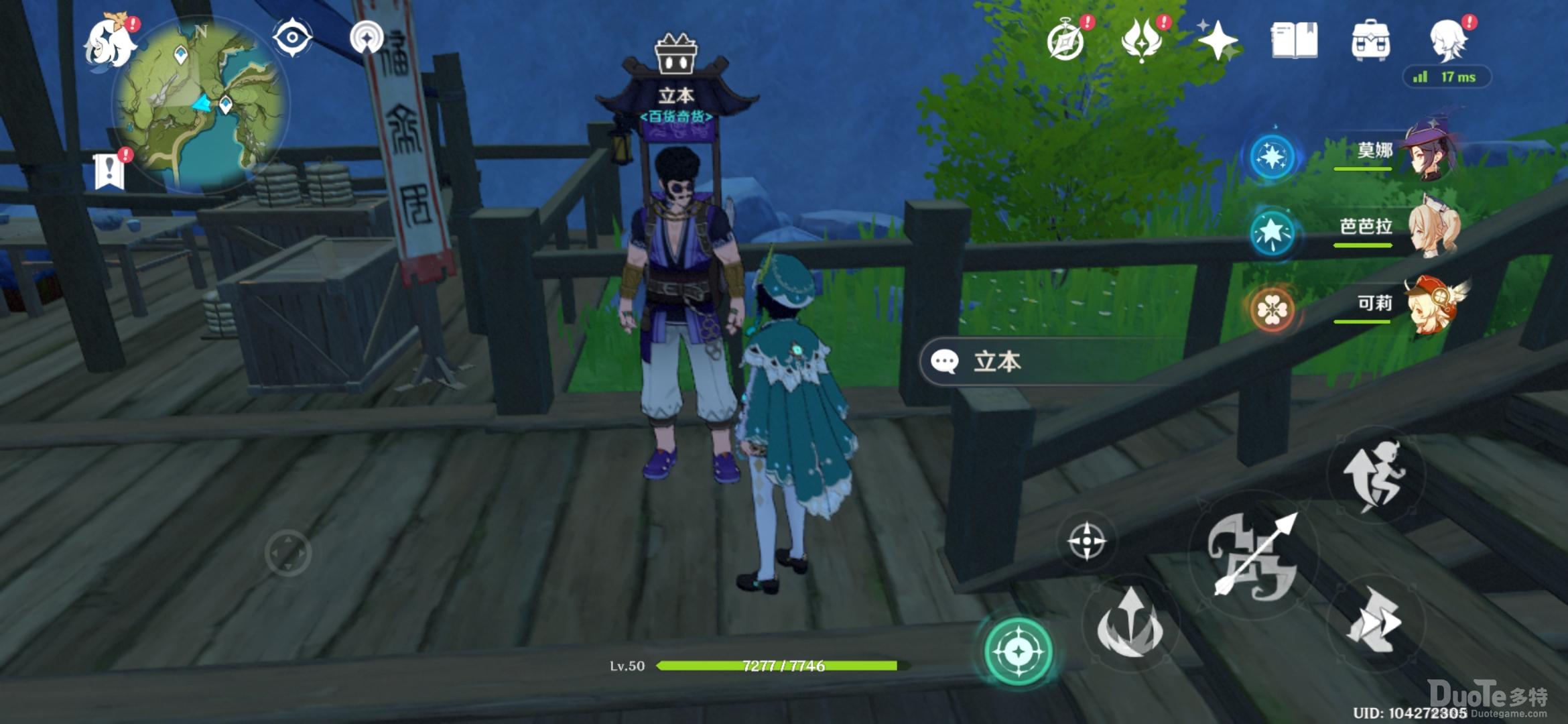
Task: Toggle the bow aiming mode crosshair
Action: click(1086, 540)
